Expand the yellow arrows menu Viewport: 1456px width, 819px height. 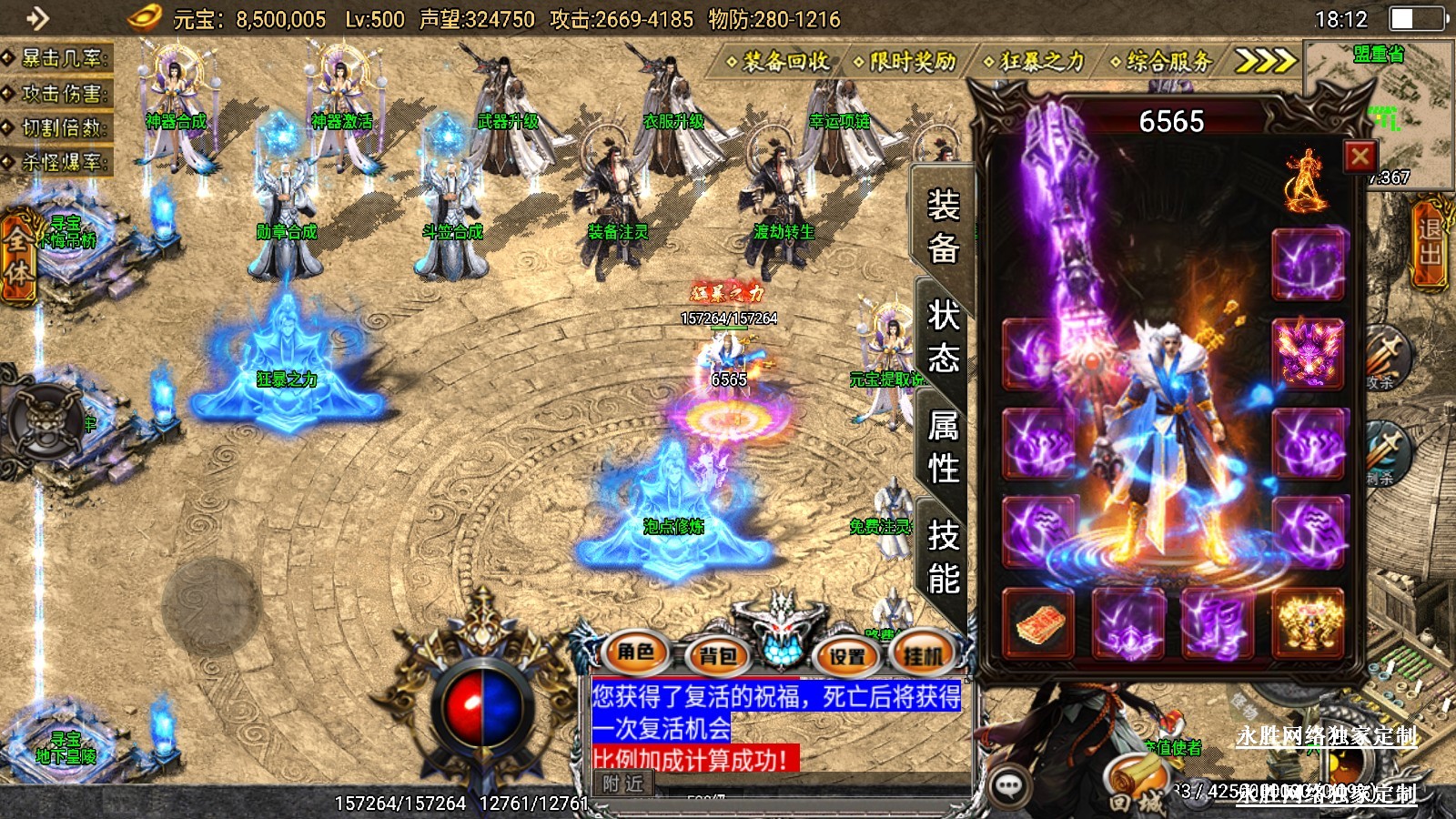(x=1264, y=61)
